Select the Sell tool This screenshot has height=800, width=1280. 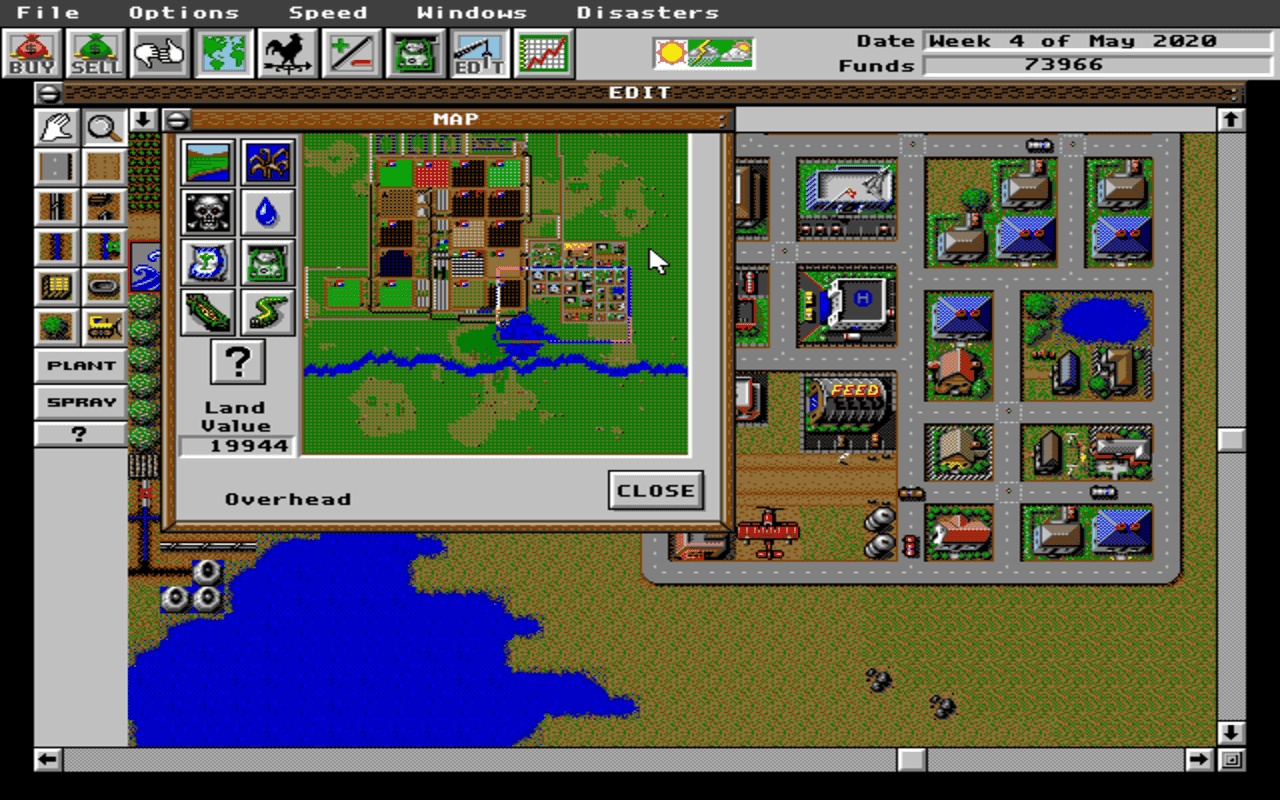(x=93, y=52)
